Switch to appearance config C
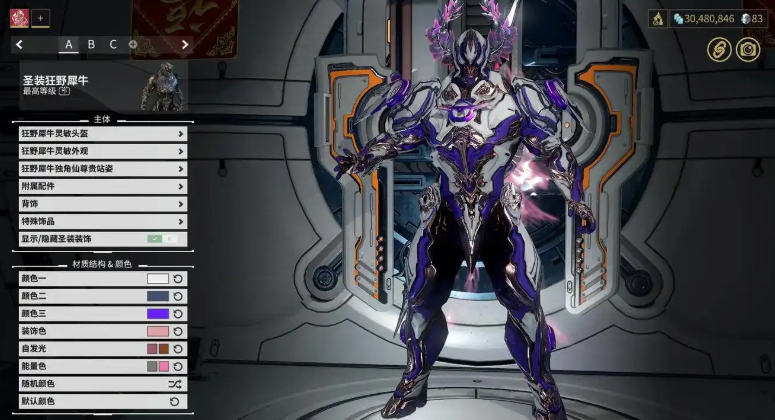 tap(113, 44)
